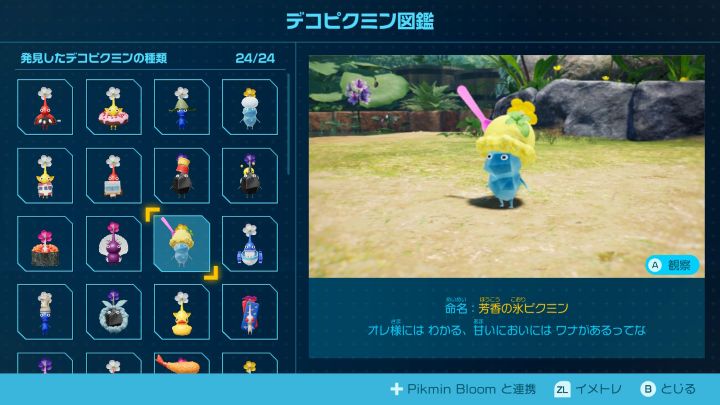Choose the Pikmin sitting on sushi roll

(x=45, y=243)
